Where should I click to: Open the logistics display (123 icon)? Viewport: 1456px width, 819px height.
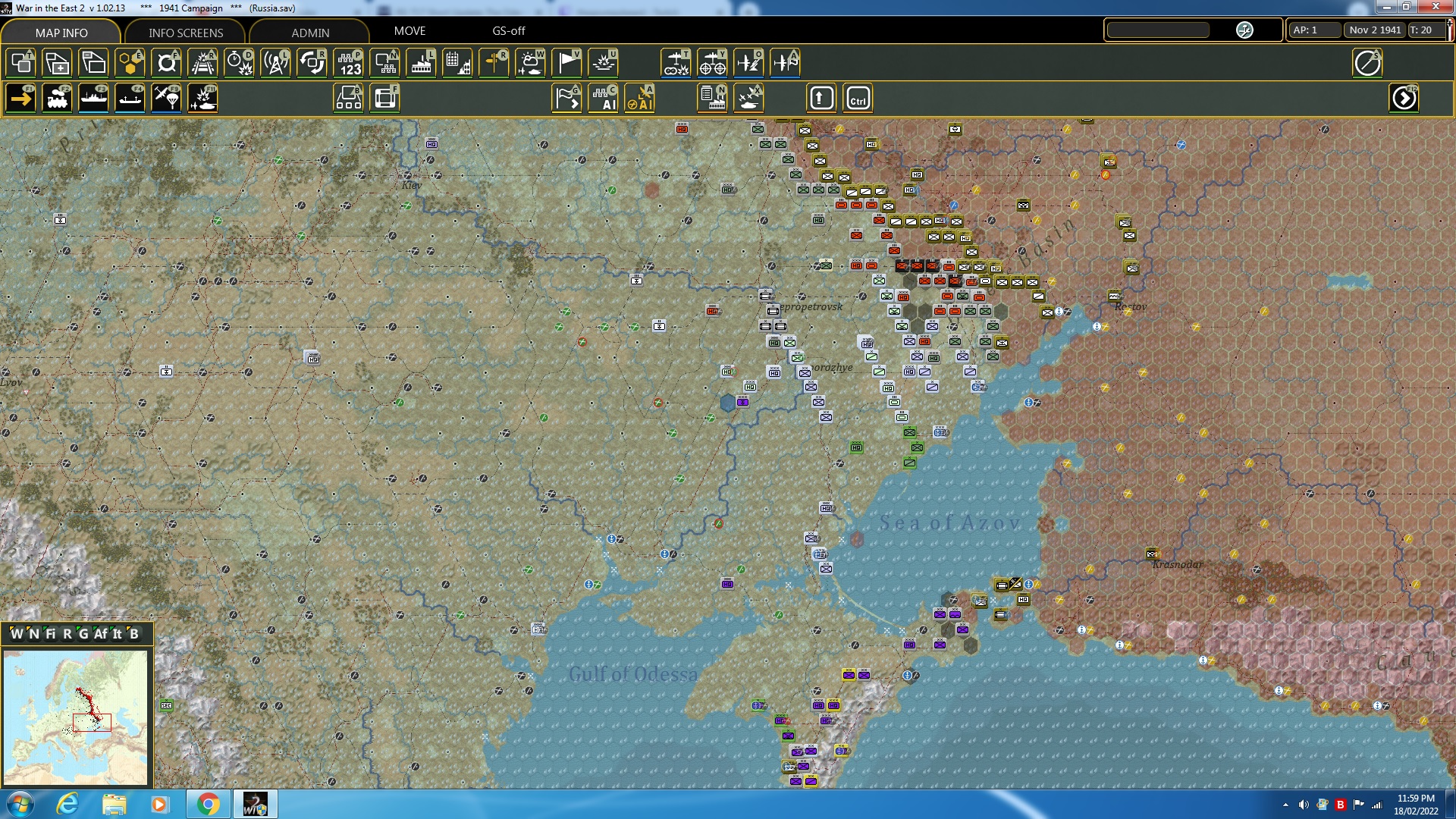click(349, 63)
